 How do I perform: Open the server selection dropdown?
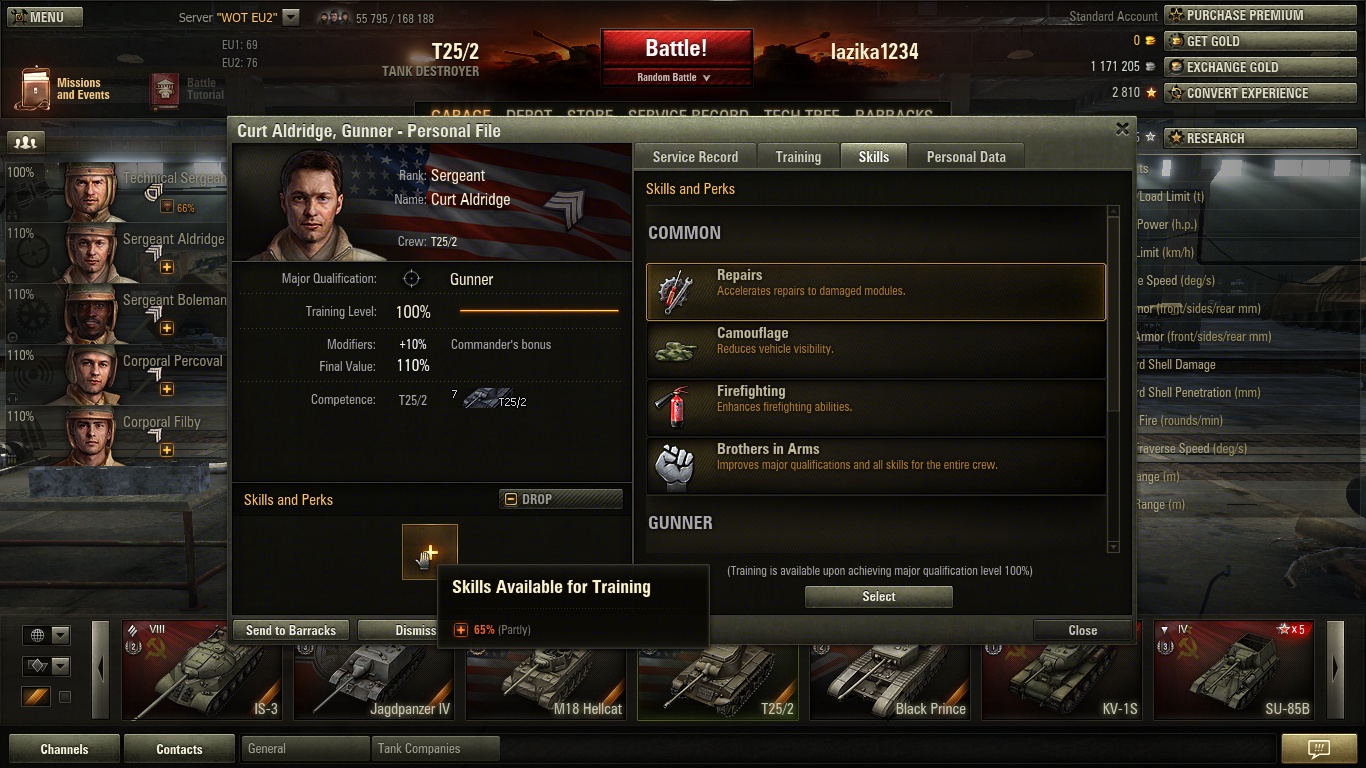coord(291,17)
